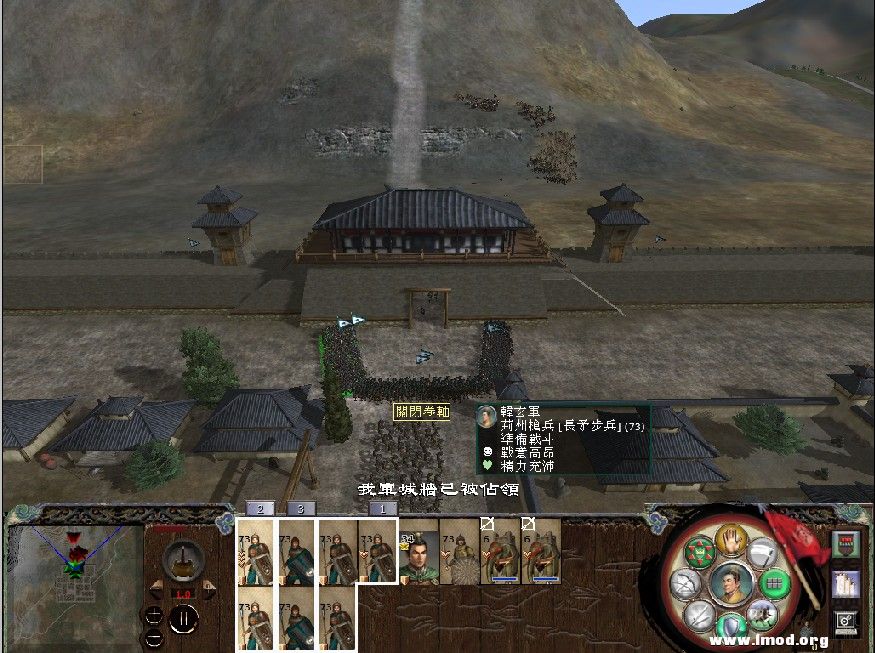Zoom out the minimap with minus button
Viewport: 875px width, 653px height.
pos(153,637)
